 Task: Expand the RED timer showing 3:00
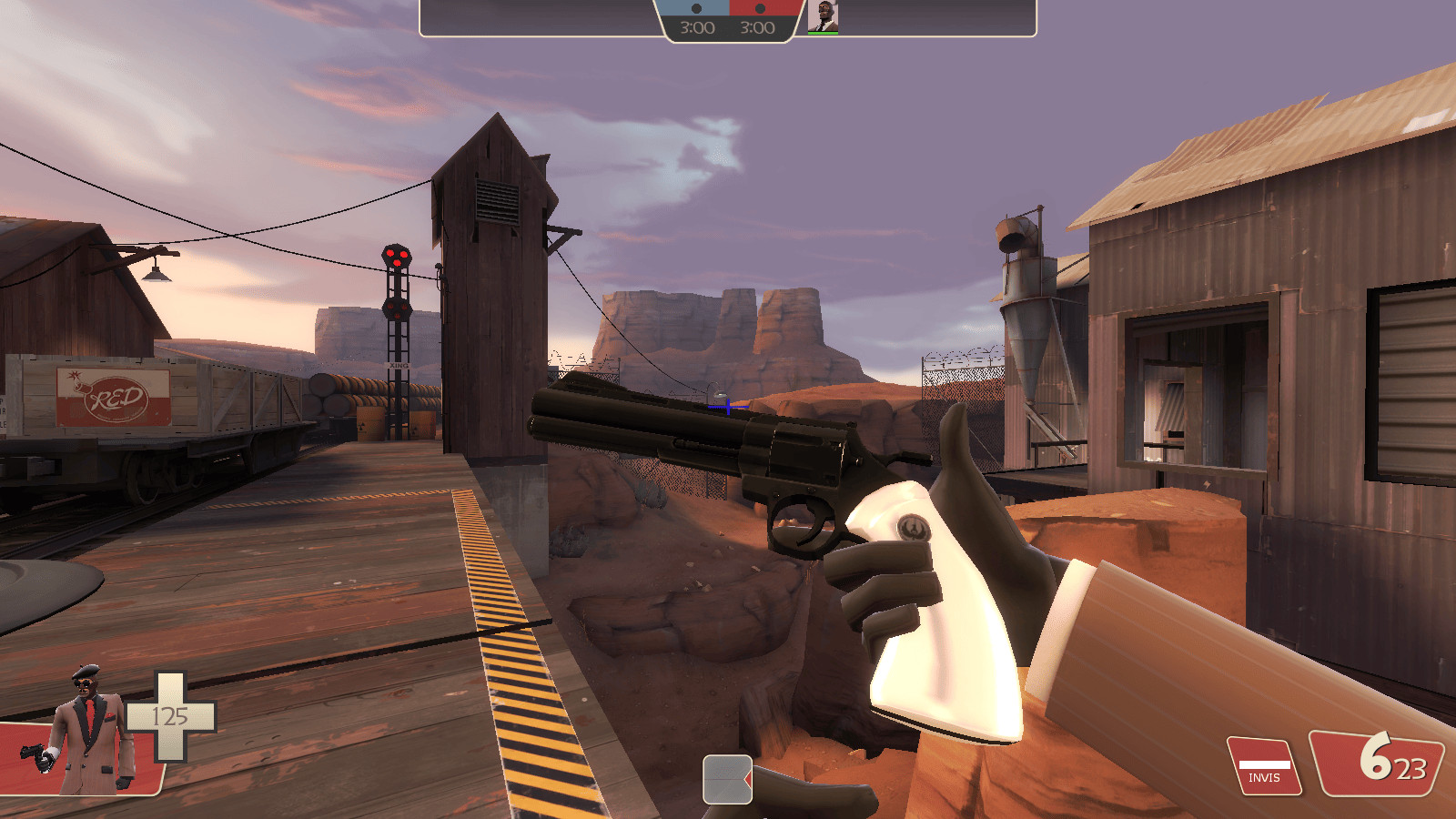(x=758, y=27)
